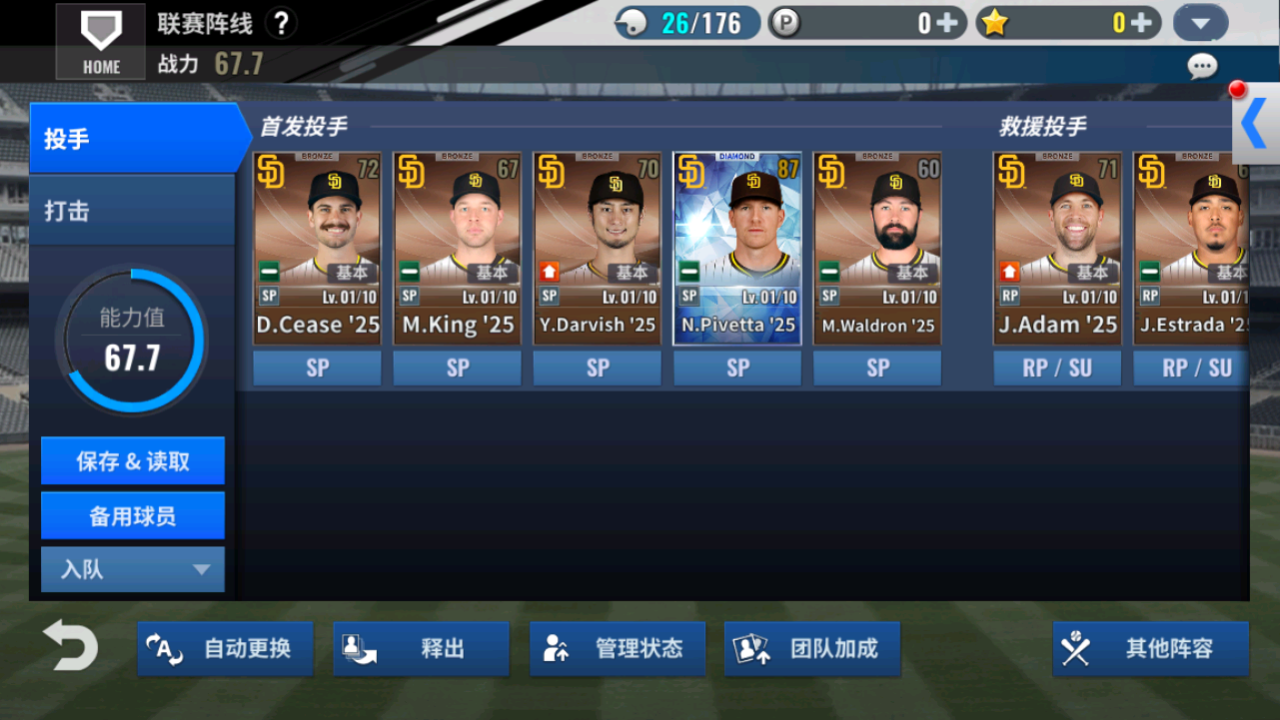Open the 备用球员 reserve players list
The width and height of the screenshot is (1280, 720).
pyautogui.click(x=133, y=516)
